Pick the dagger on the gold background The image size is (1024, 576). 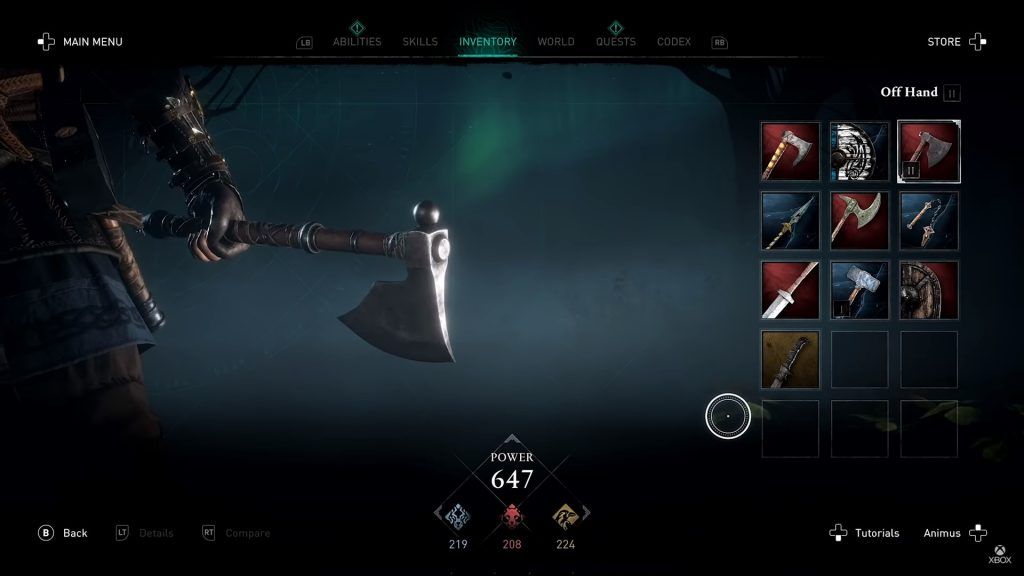click(x=790, y=360)
